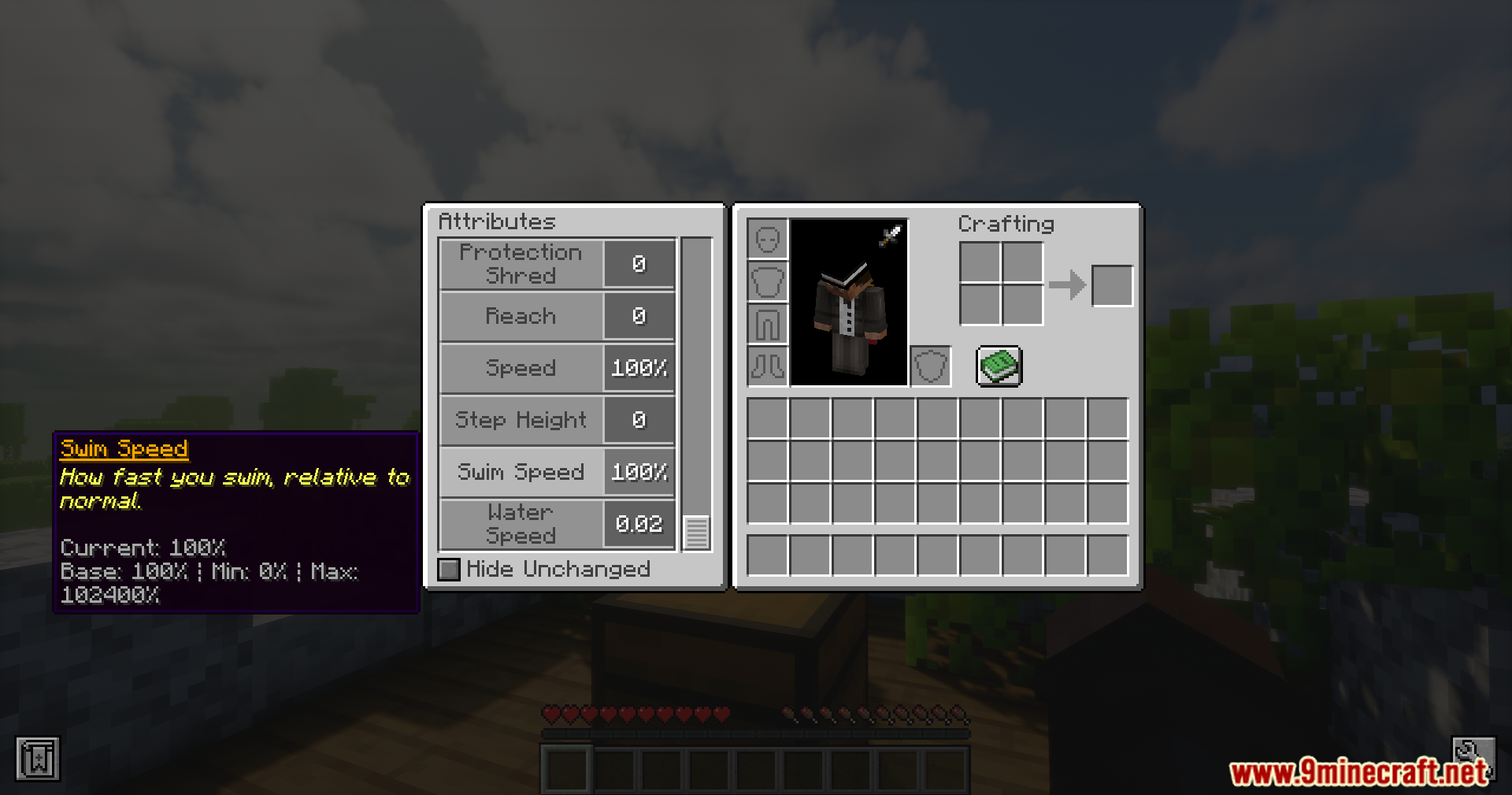Click the chestplate armor slot
The height and width of the screenshot is (795, 1512).
coord(767,281)
